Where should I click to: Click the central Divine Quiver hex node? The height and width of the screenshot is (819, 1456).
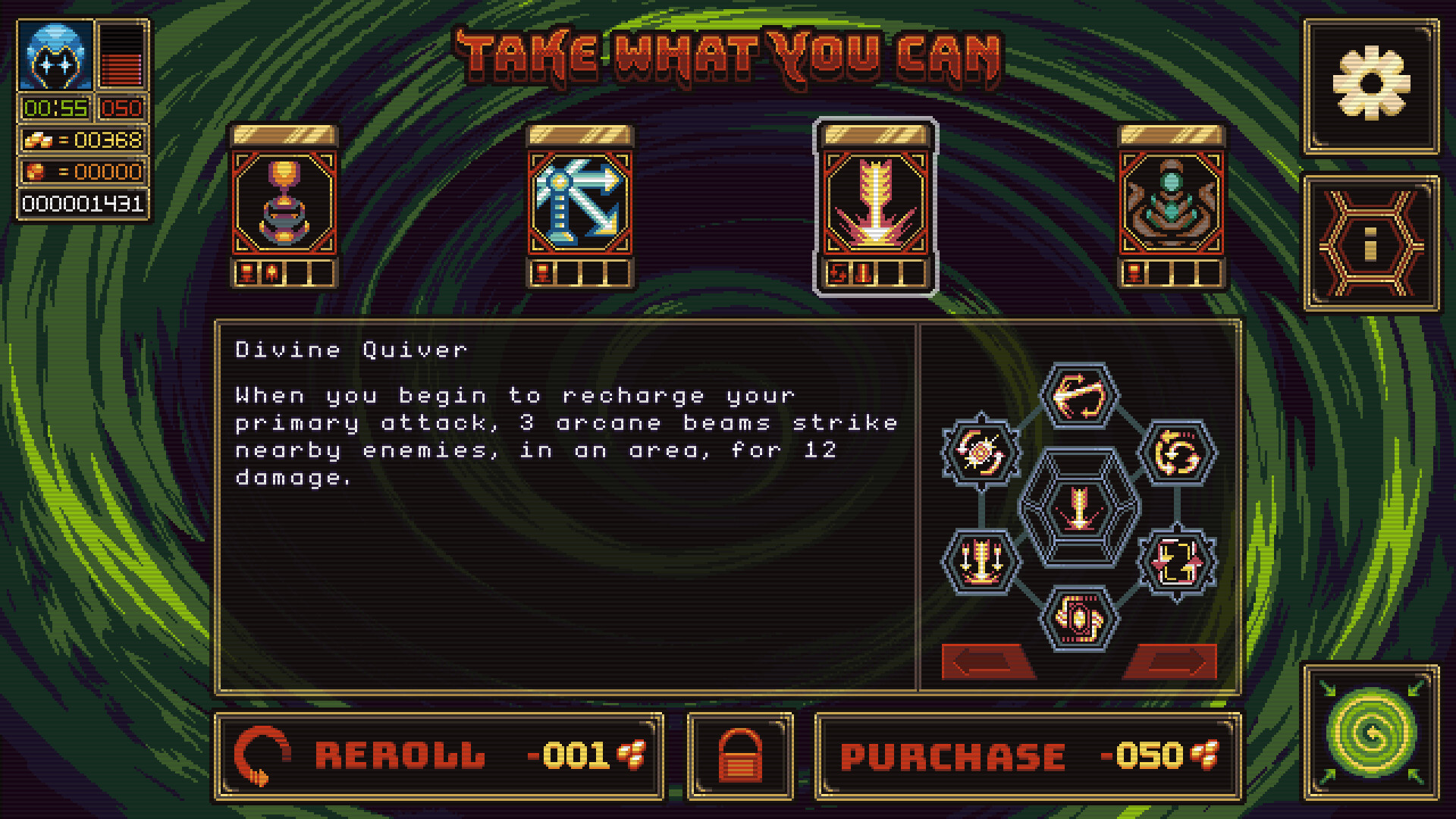pyautogui.click(x=1078, y=510)
